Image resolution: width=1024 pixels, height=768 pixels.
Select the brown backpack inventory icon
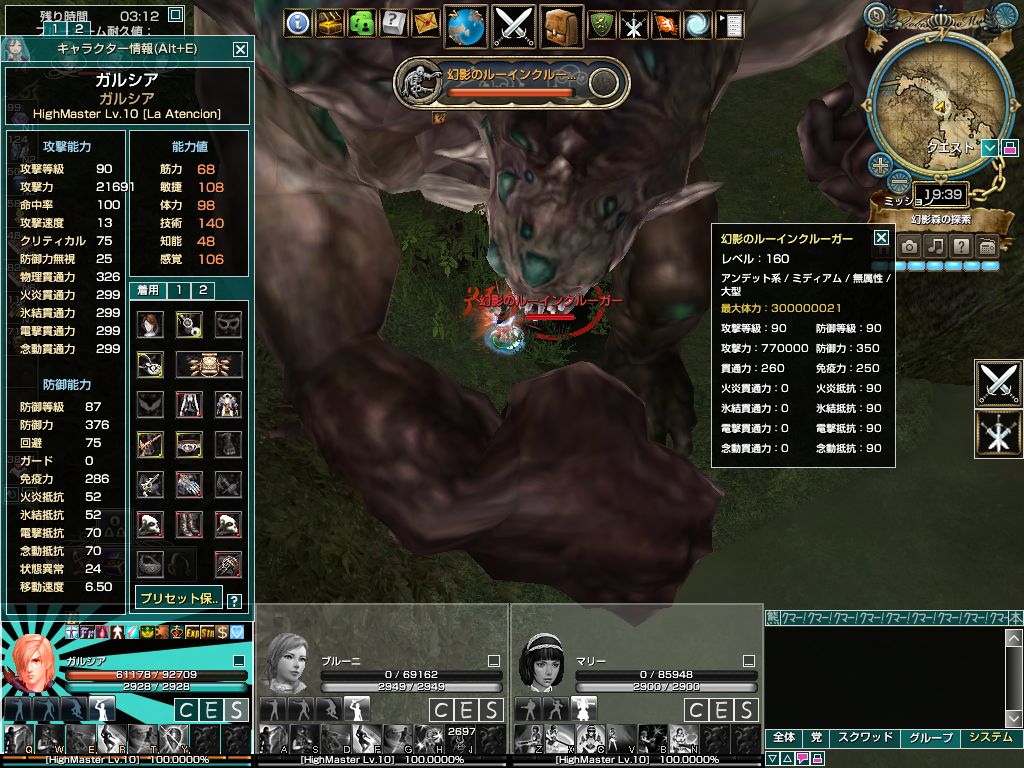(x=561, y=25)
